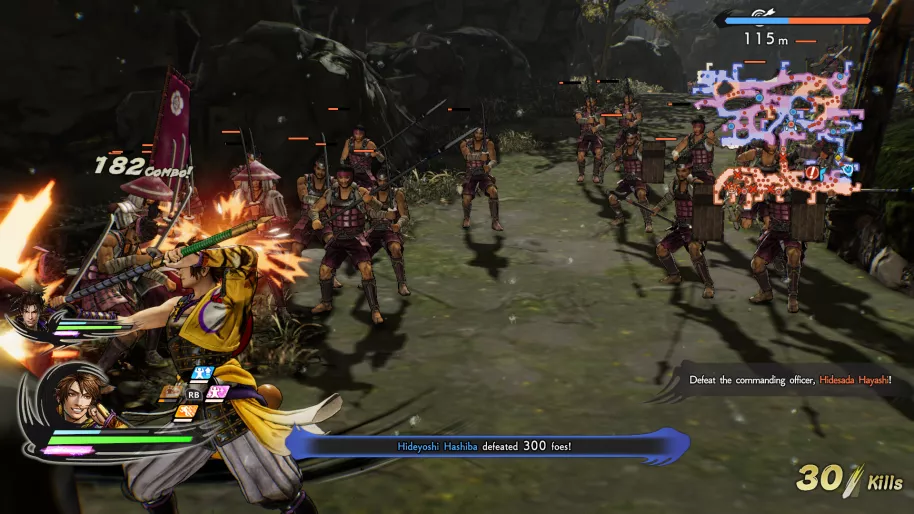Use the orange running figure skill
Image resolution: width=914 pixels, height=514 pixels.
click(x=187, y=411)
